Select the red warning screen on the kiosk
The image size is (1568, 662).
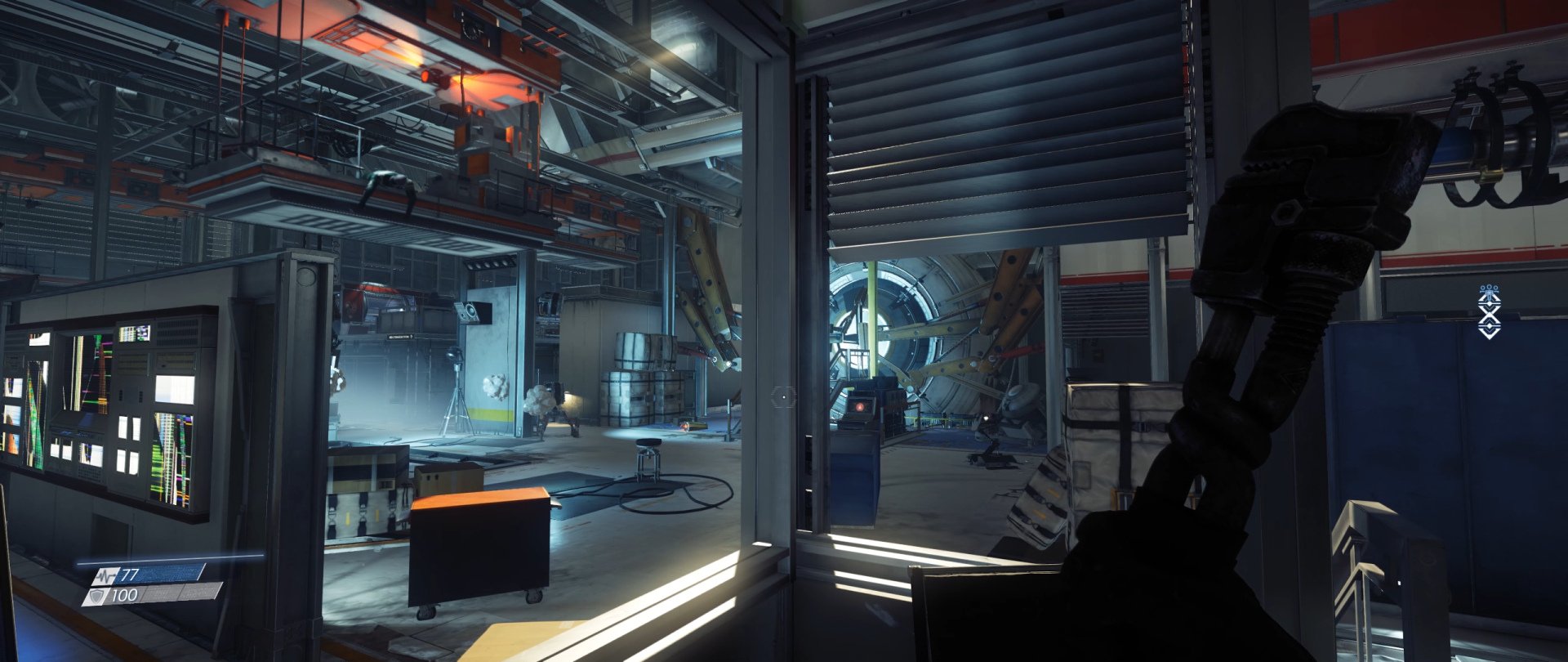click(860, 406)
